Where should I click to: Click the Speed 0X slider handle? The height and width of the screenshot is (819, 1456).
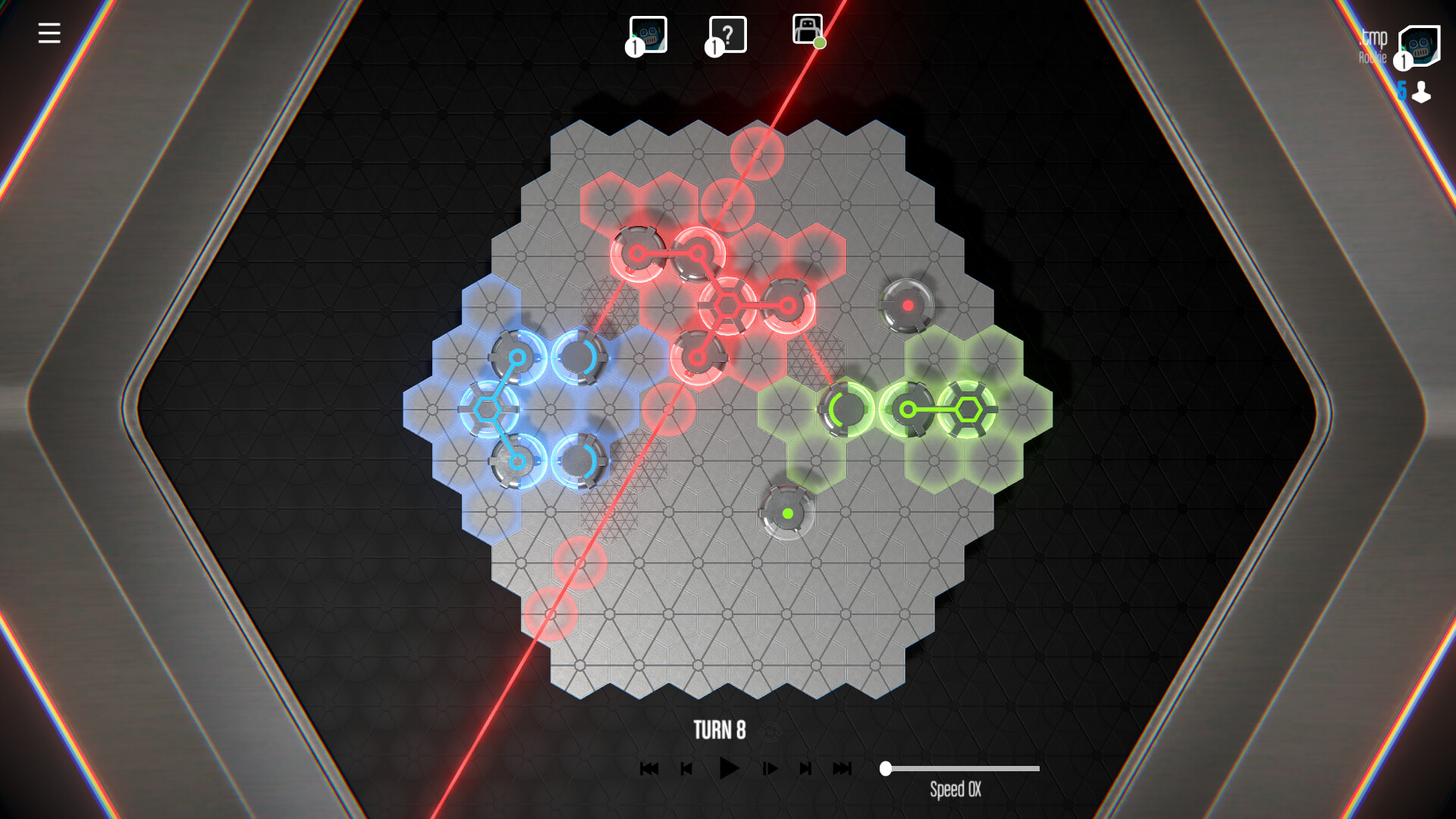coord(886,768)
